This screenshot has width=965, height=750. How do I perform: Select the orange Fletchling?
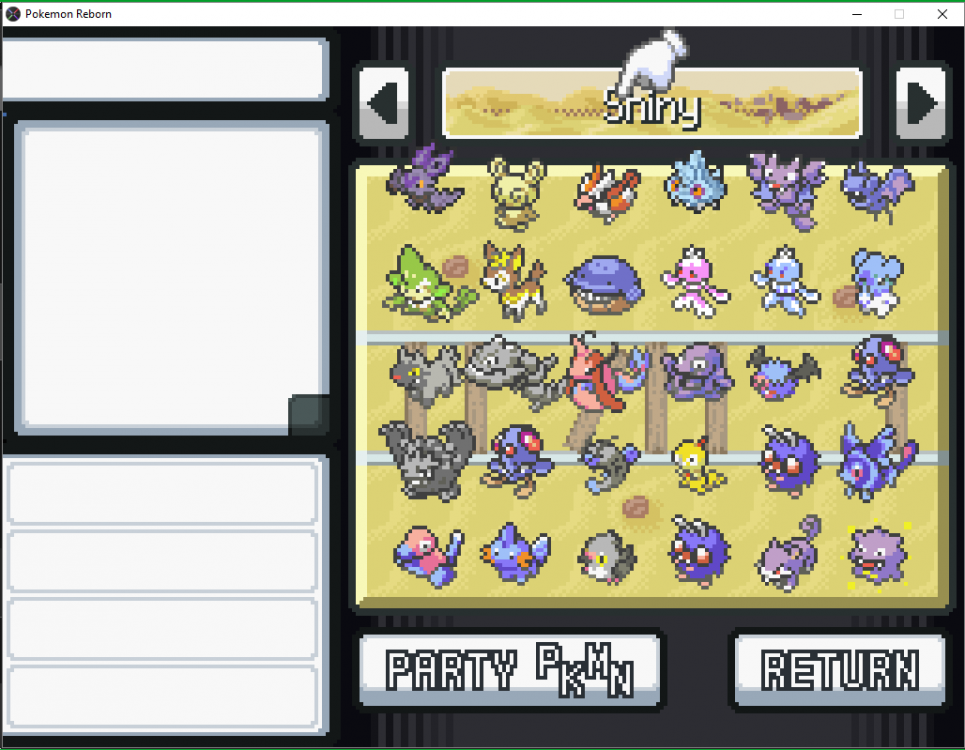607,190
